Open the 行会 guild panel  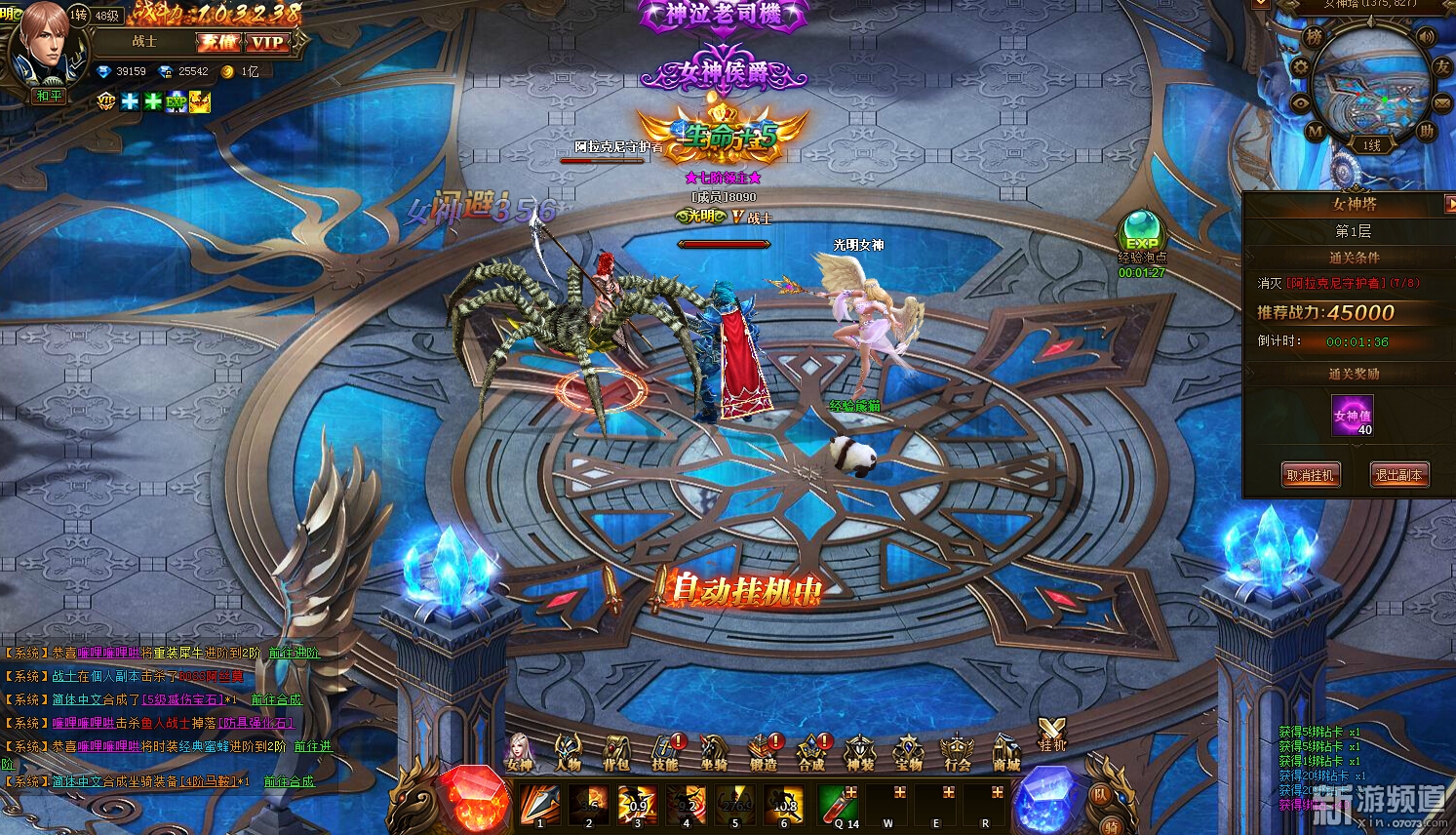coord(957,753)
